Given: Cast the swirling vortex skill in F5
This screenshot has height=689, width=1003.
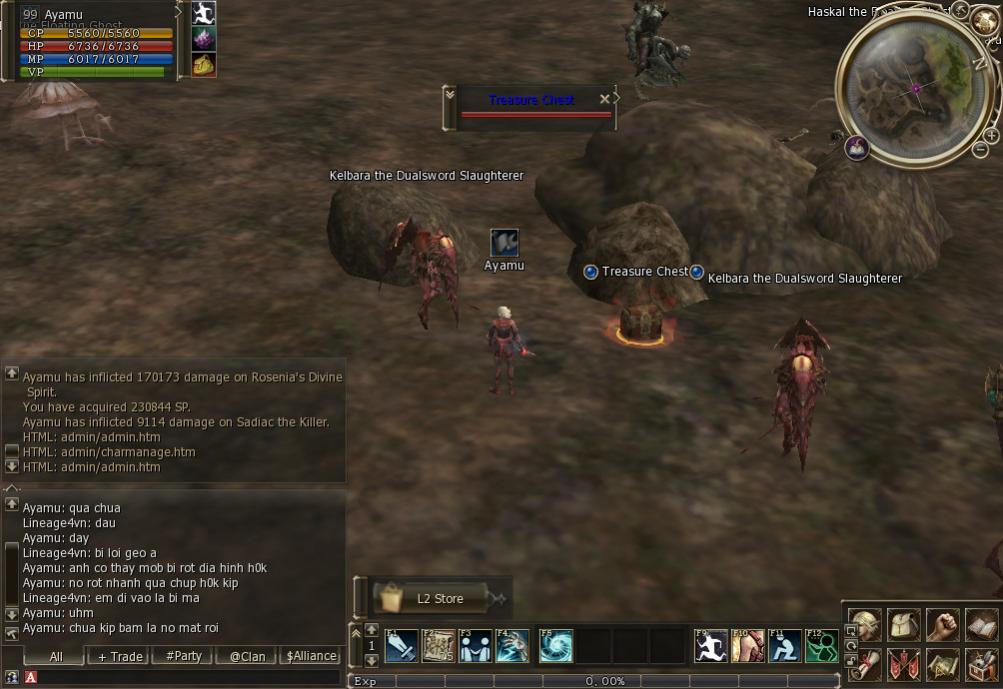Looking at the screenshot, I should 556,646.
